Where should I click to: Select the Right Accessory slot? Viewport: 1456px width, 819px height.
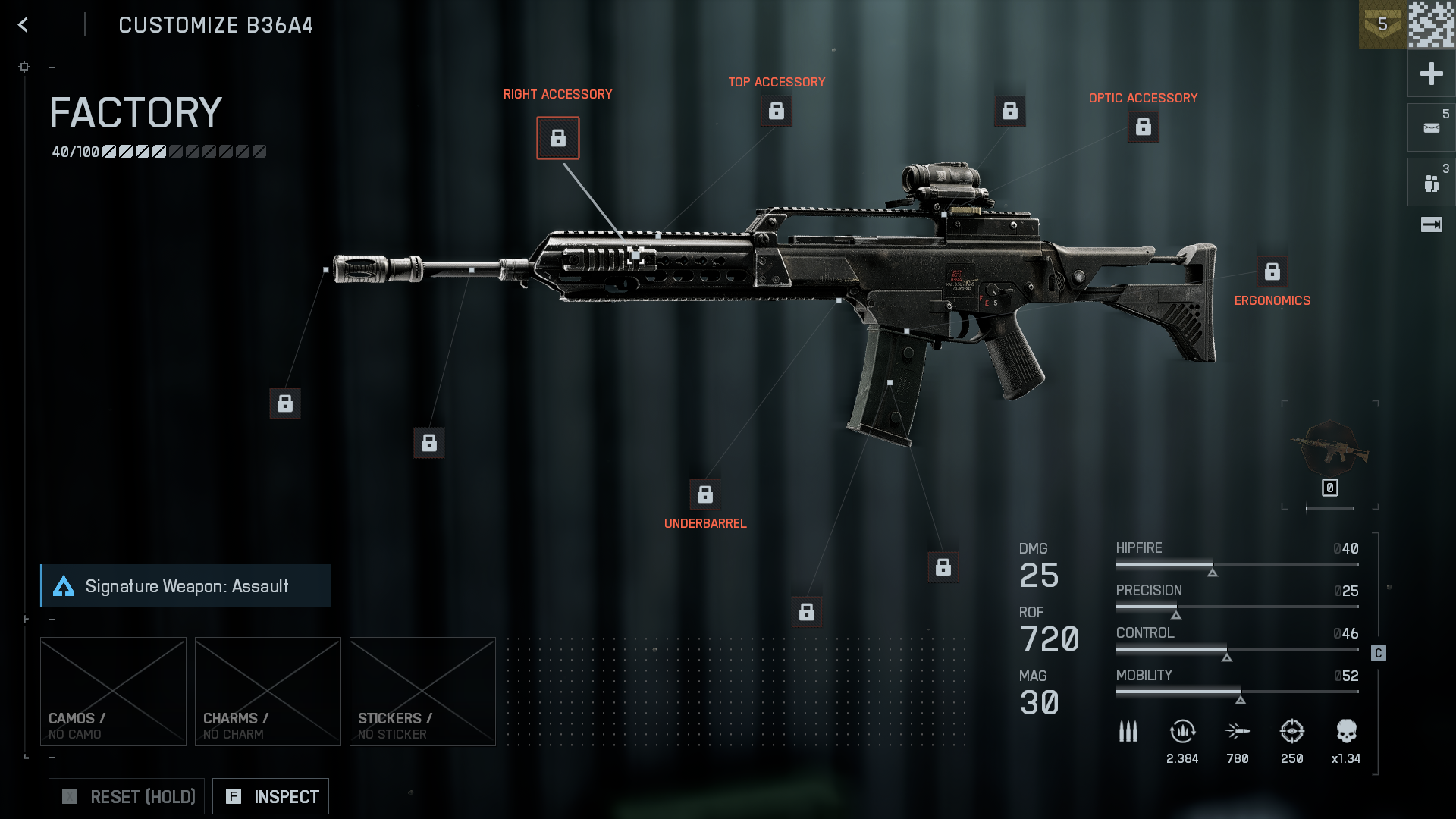pyautogui.click(x=558, y=138)
